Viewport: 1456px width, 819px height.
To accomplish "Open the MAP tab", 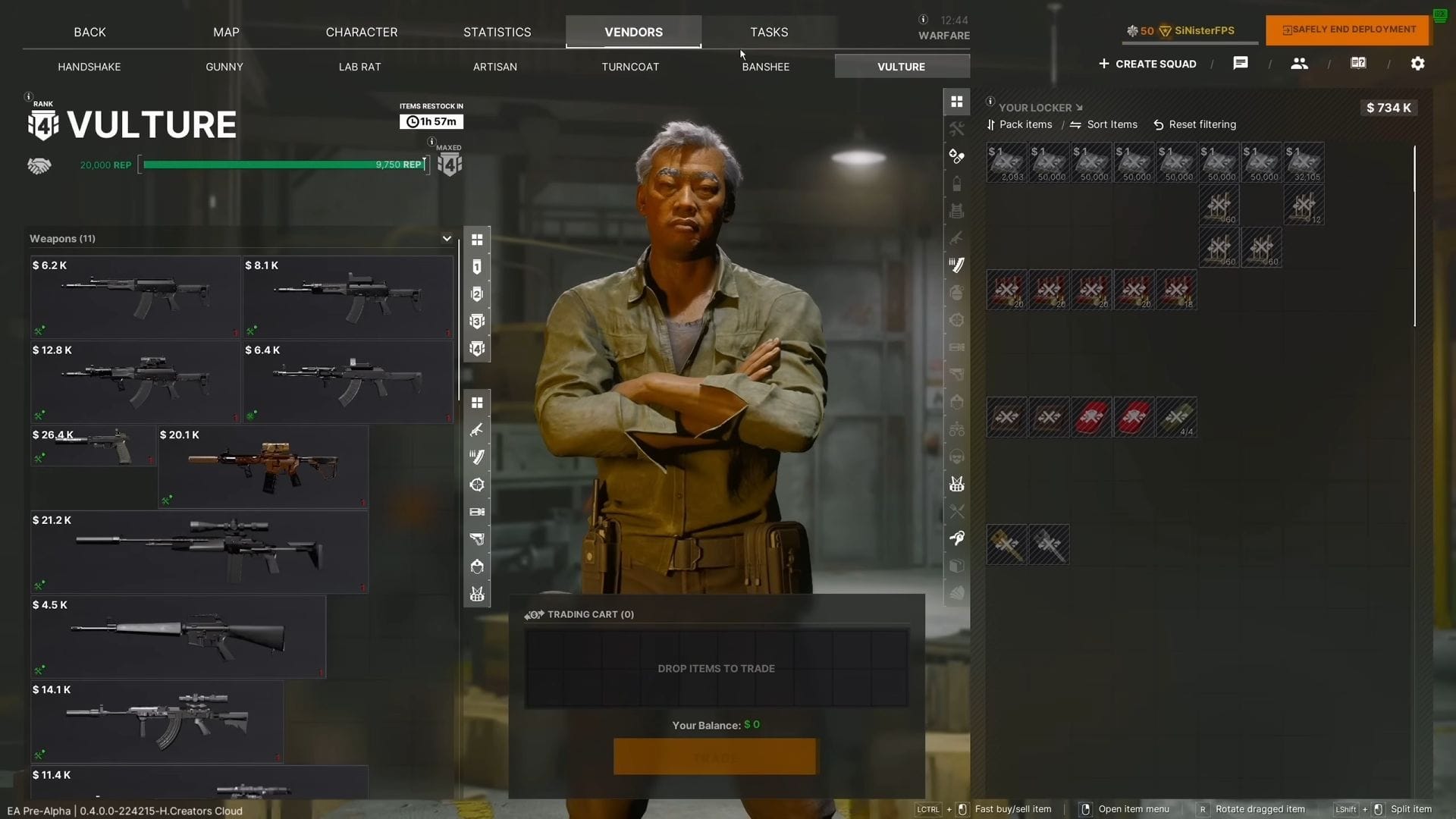I will (x=226, y=32).
